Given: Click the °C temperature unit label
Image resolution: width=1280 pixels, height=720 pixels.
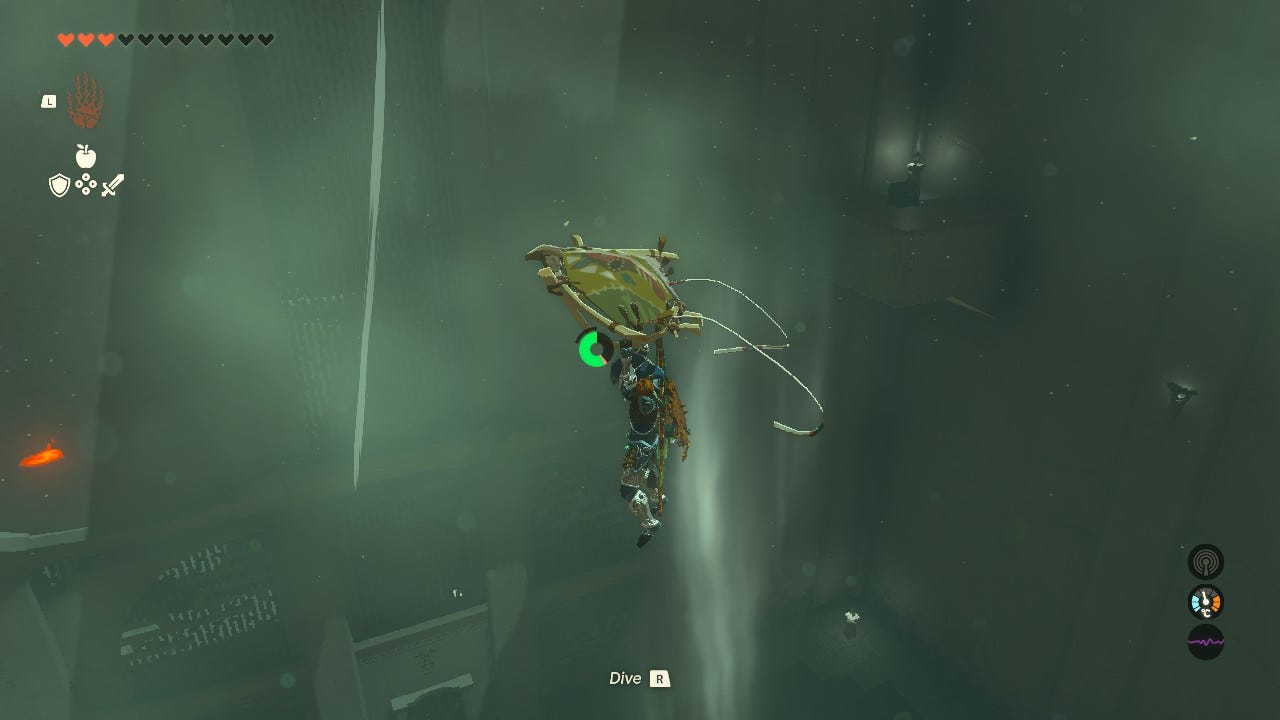Looking at the screenshot, I should tap(1205, 612).
